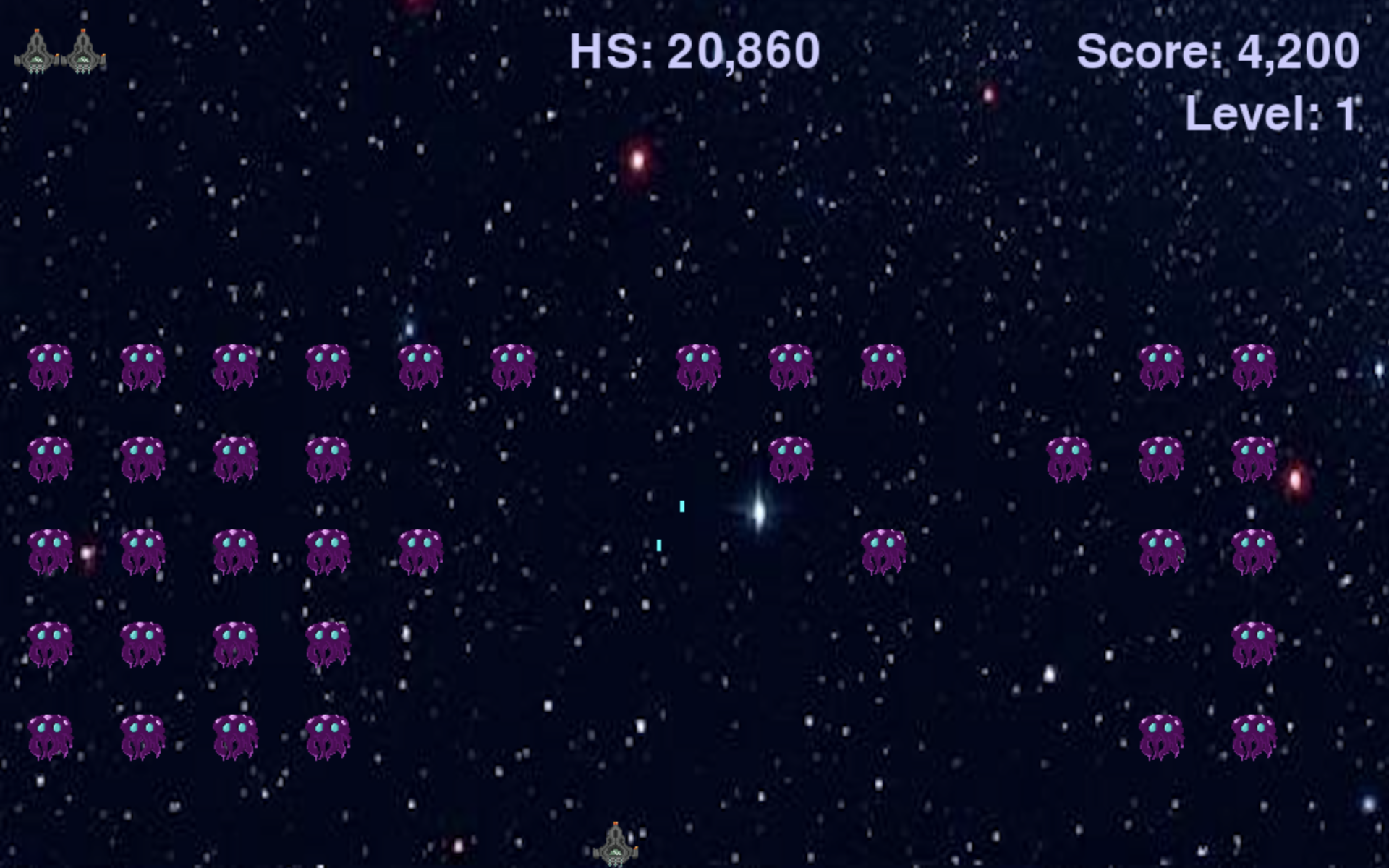Select the player ship at the bottom
The image size is (1389, 868).
tap(615, 843)
